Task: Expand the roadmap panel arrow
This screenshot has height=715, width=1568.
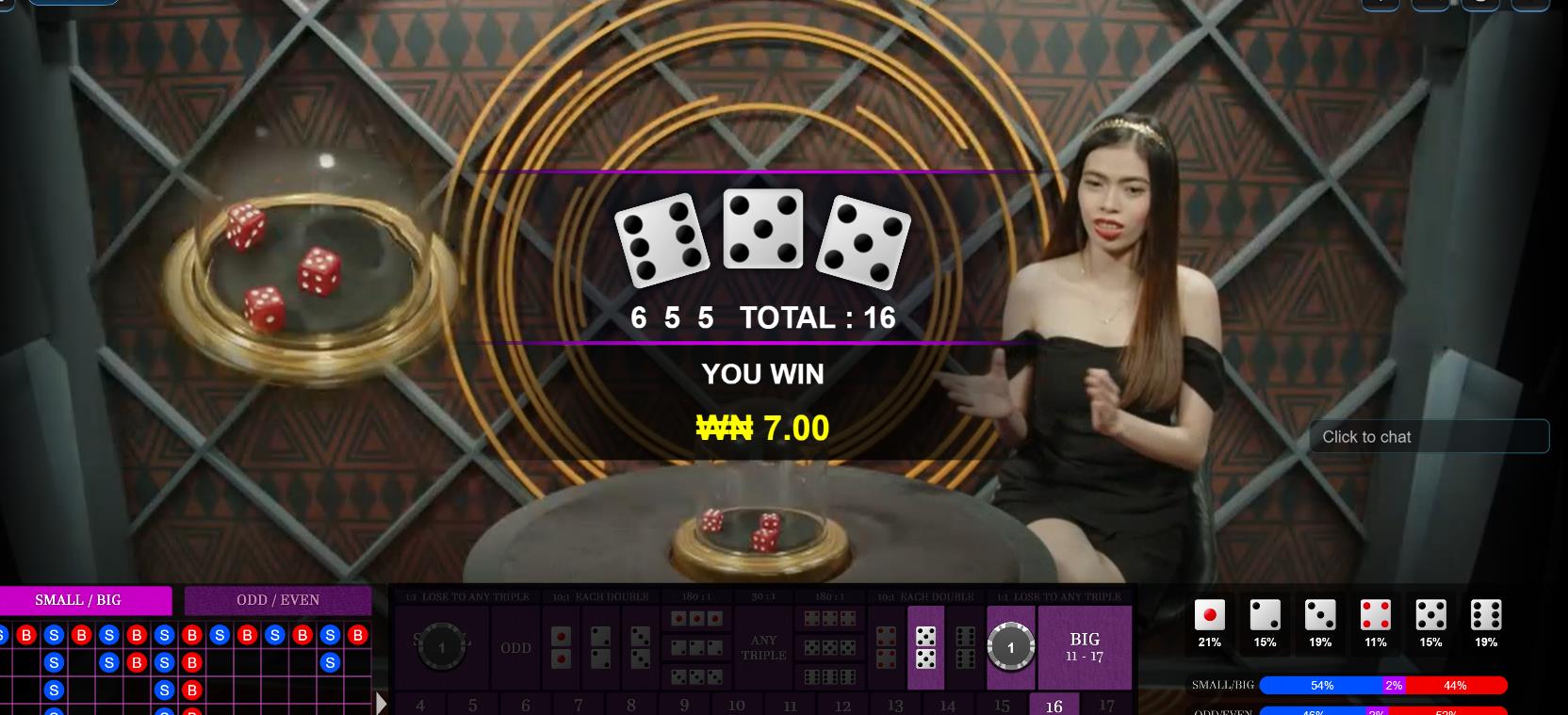Action: coord(382,703)
